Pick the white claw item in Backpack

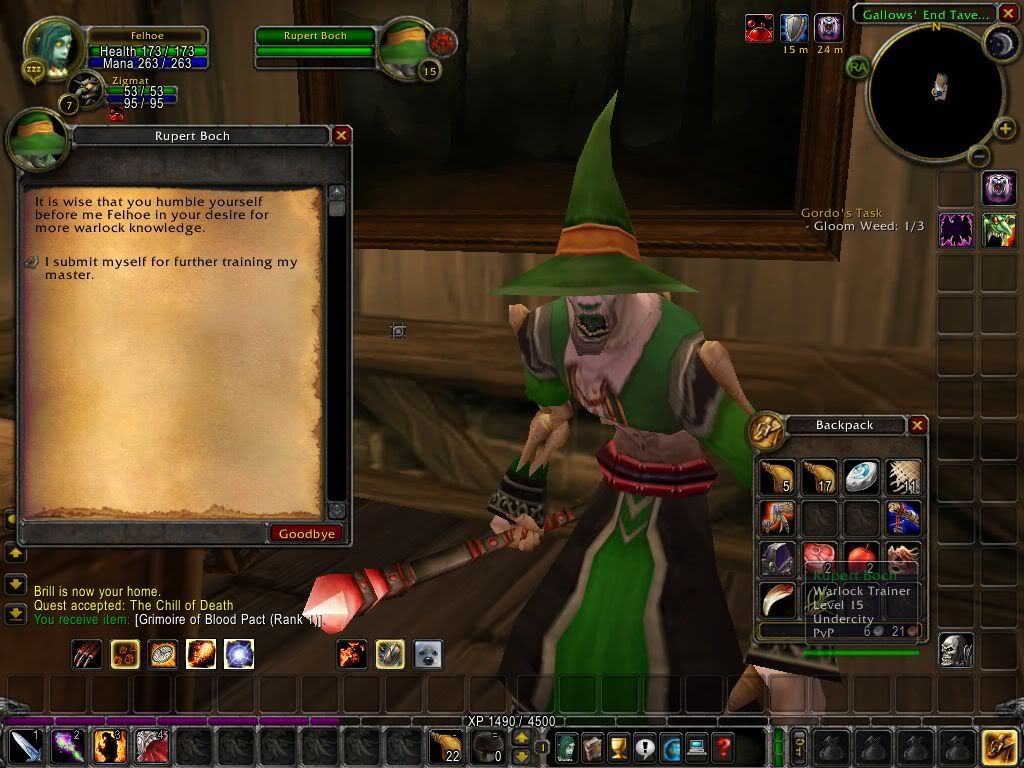coord(778,598)
